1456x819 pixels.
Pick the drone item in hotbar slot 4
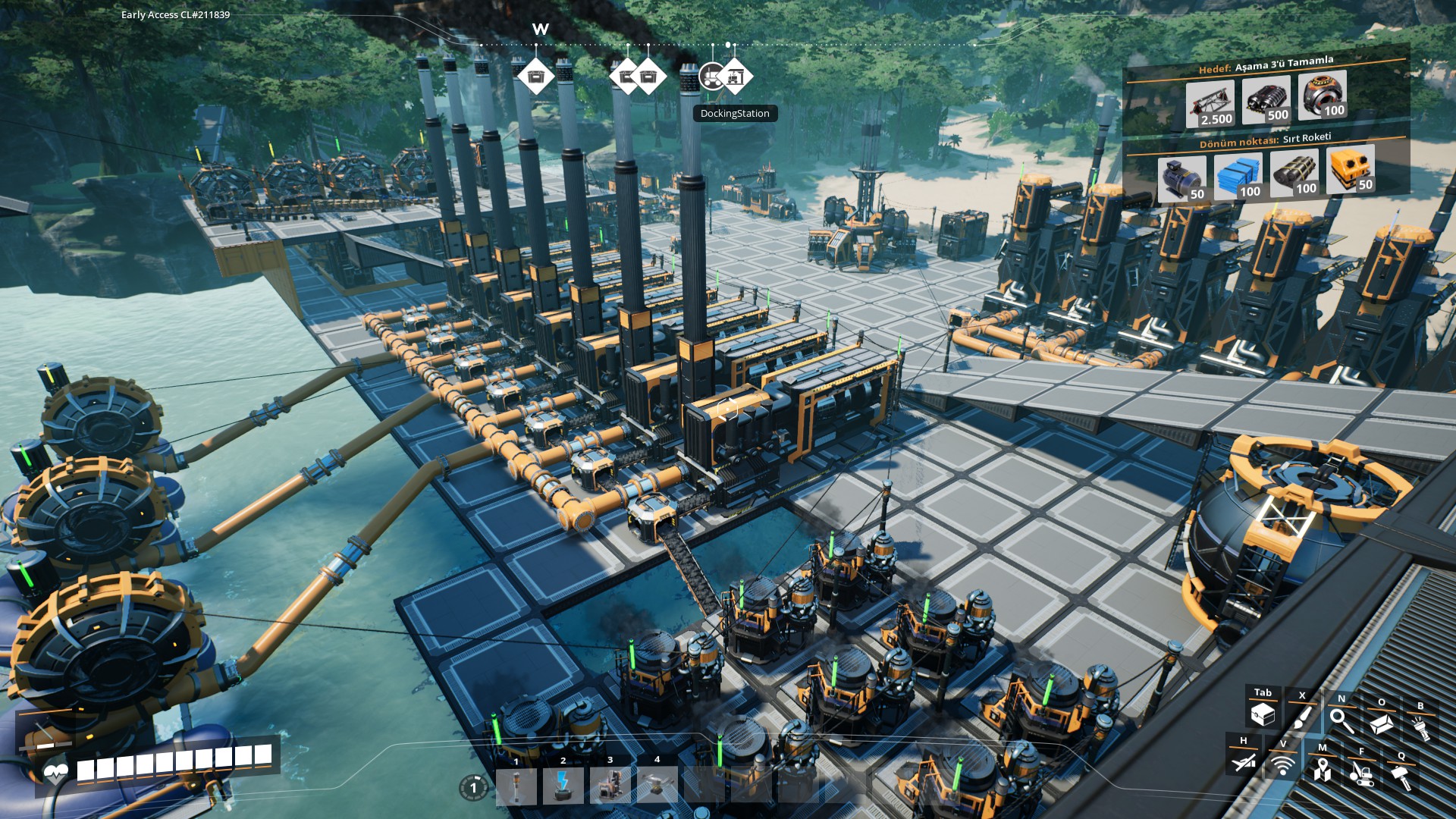657,786
